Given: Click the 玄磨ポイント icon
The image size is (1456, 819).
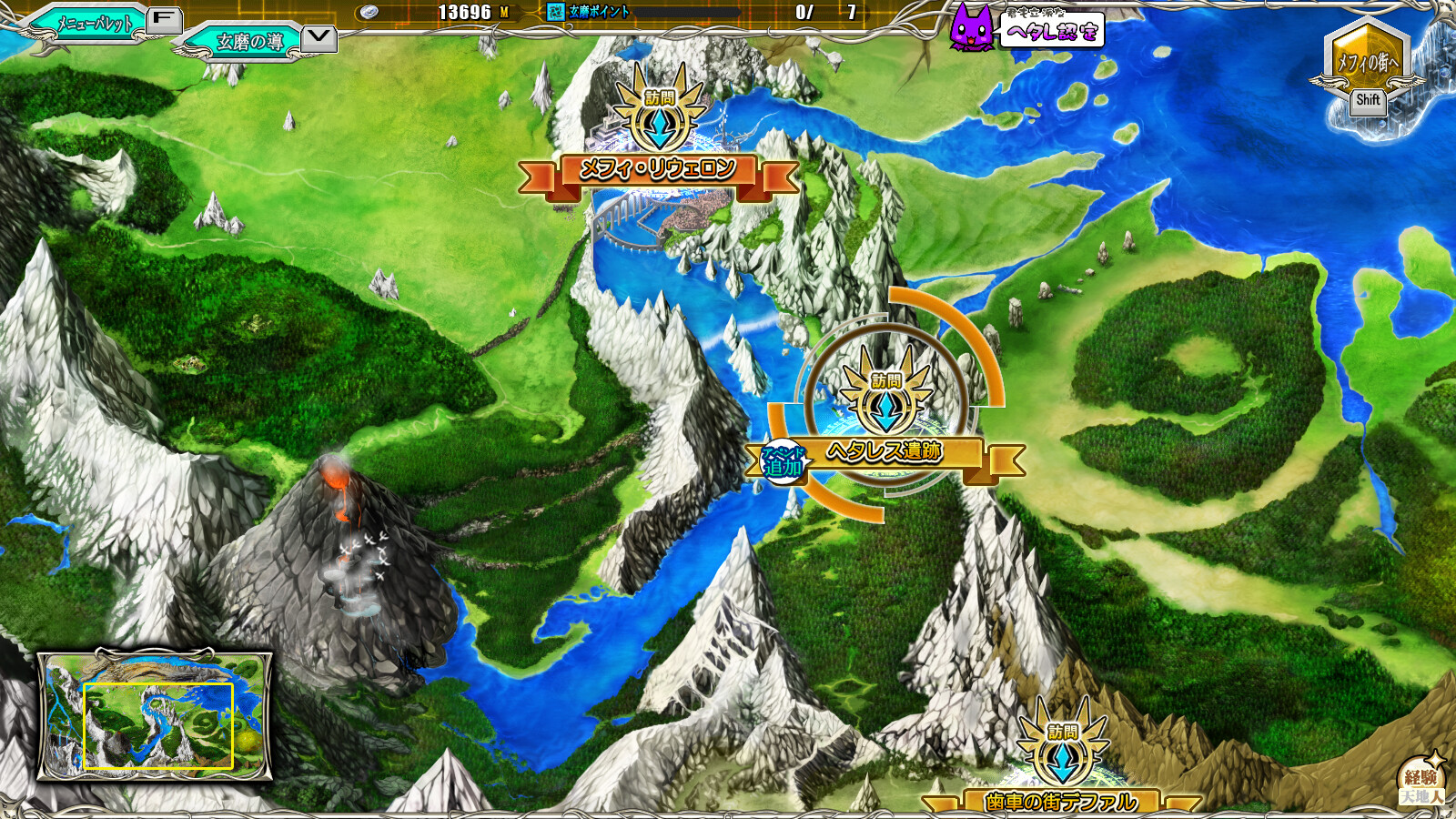Looking at the screenshot, I should pos(556,12).
